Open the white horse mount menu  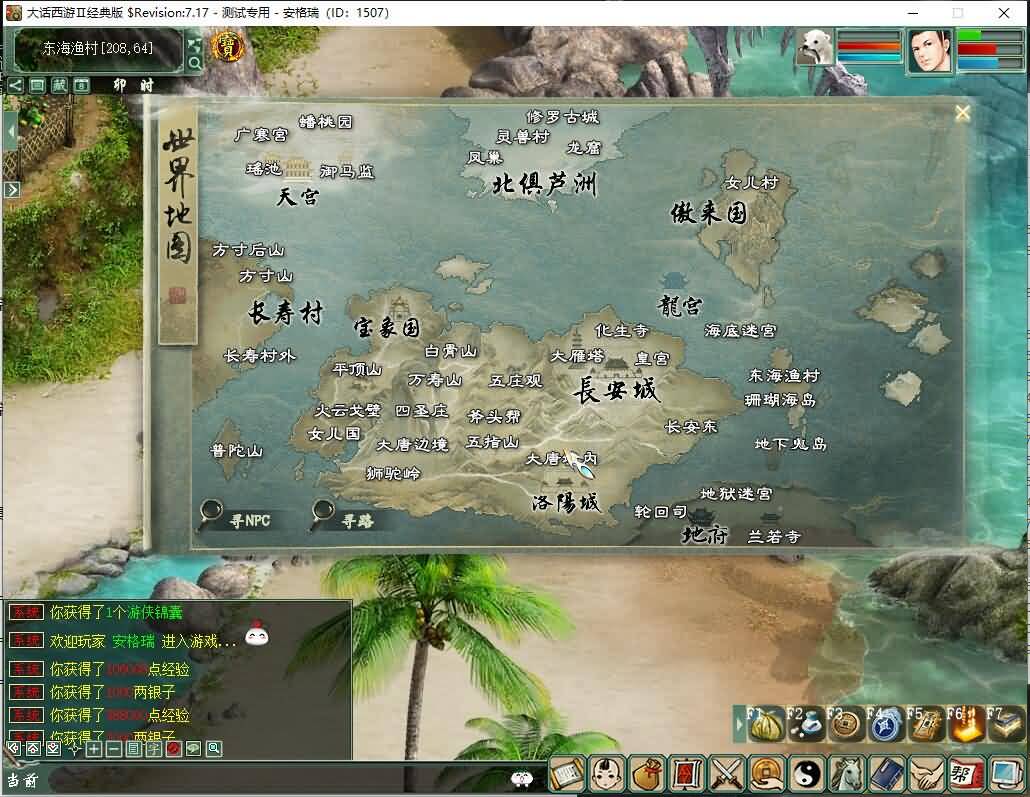(x=846, y=775)
